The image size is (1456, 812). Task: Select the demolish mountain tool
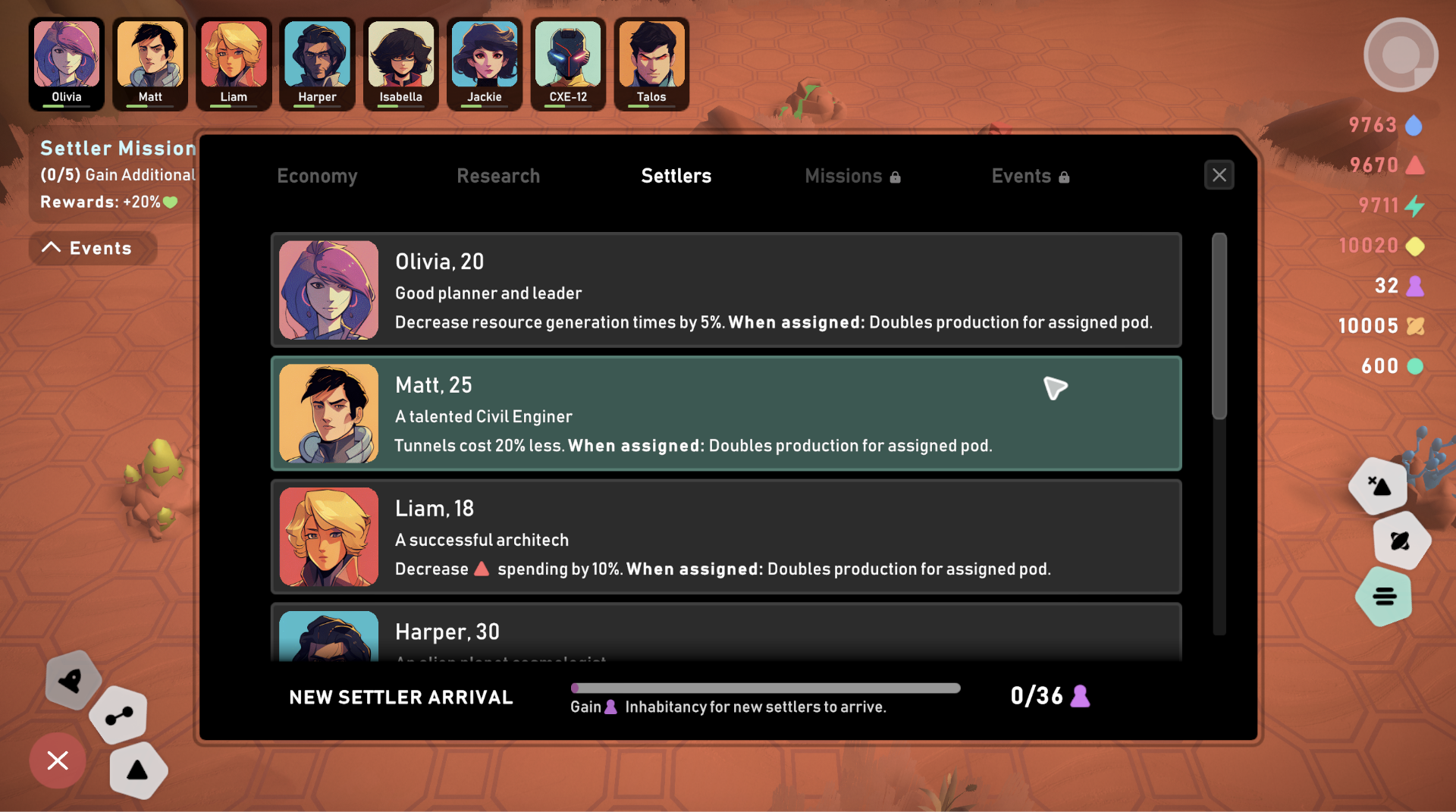tap(1380, 485)
